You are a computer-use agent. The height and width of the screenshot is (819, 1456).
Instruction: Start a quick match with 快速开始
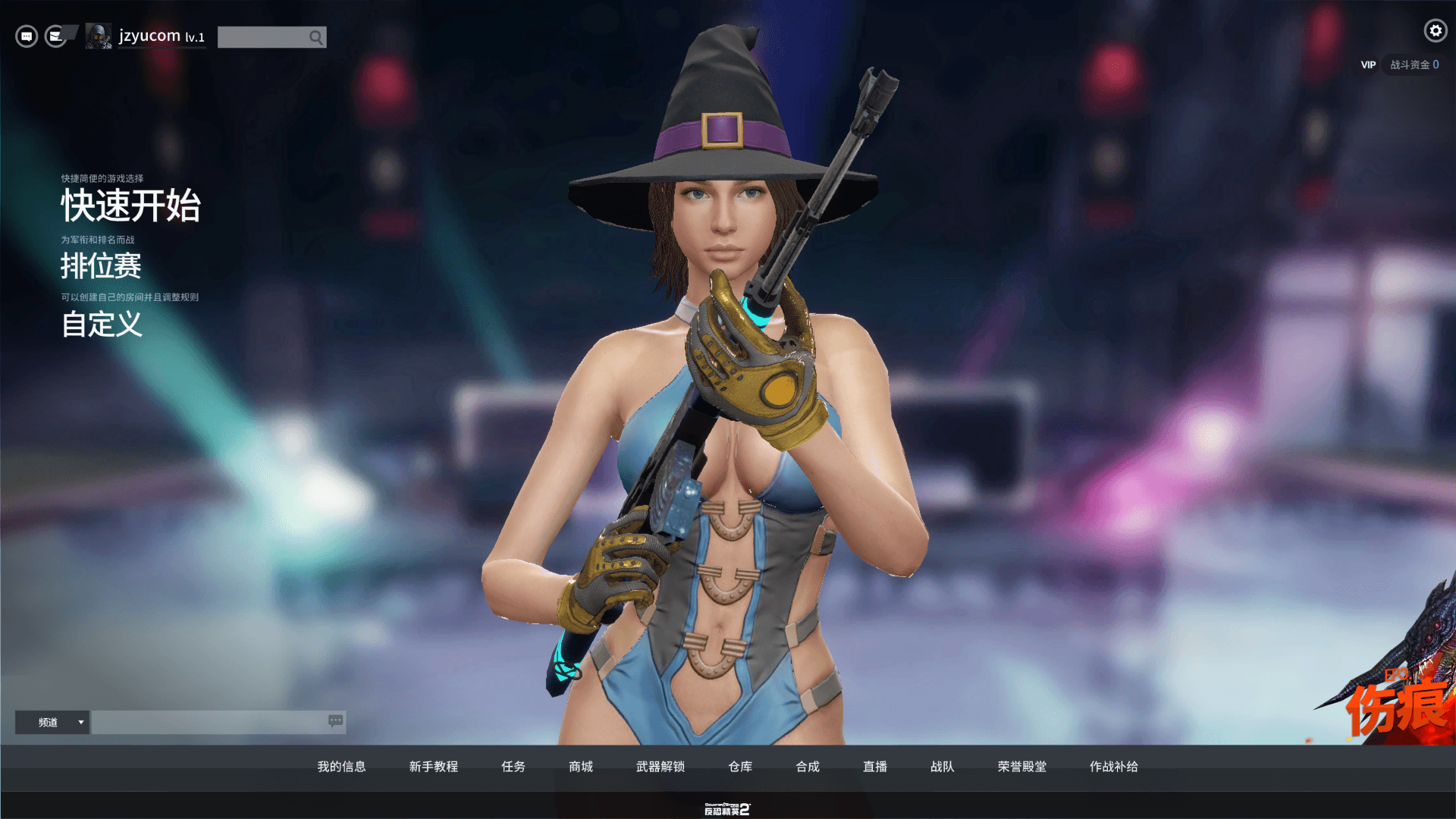coord(130,206)
